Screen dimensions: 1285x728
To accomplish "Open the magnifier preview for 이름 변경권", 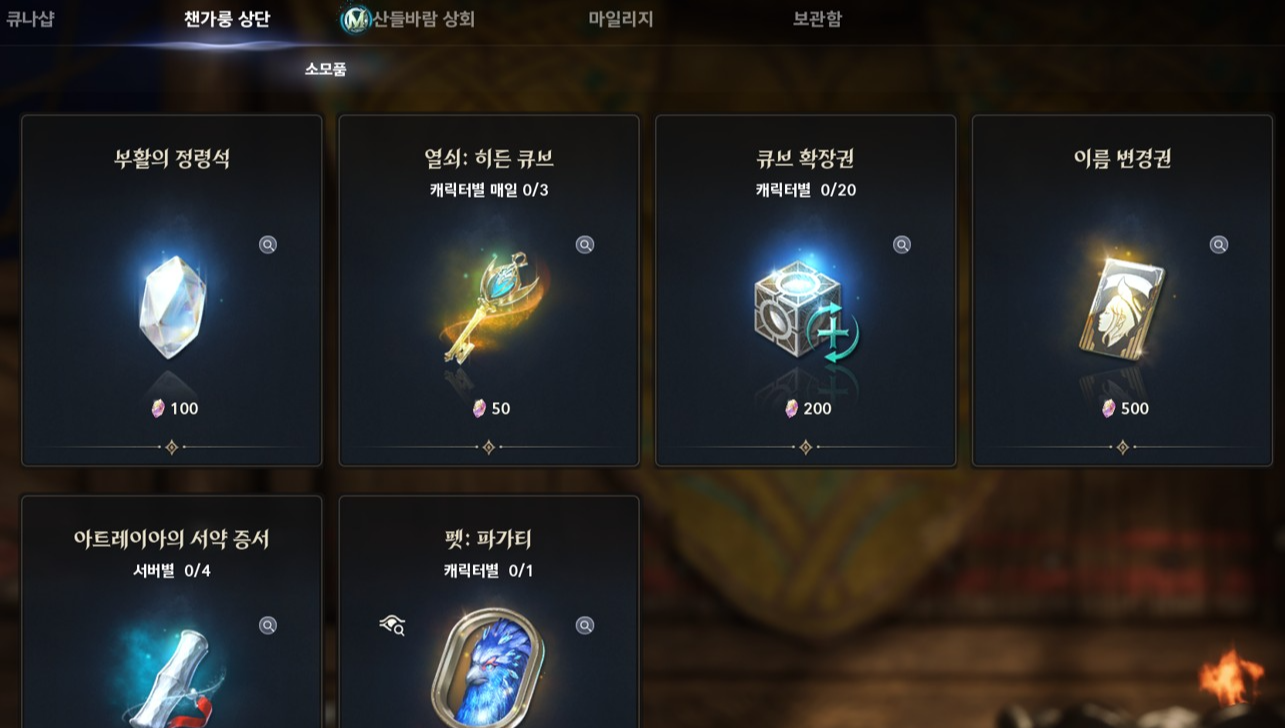I will point(1216,244).
